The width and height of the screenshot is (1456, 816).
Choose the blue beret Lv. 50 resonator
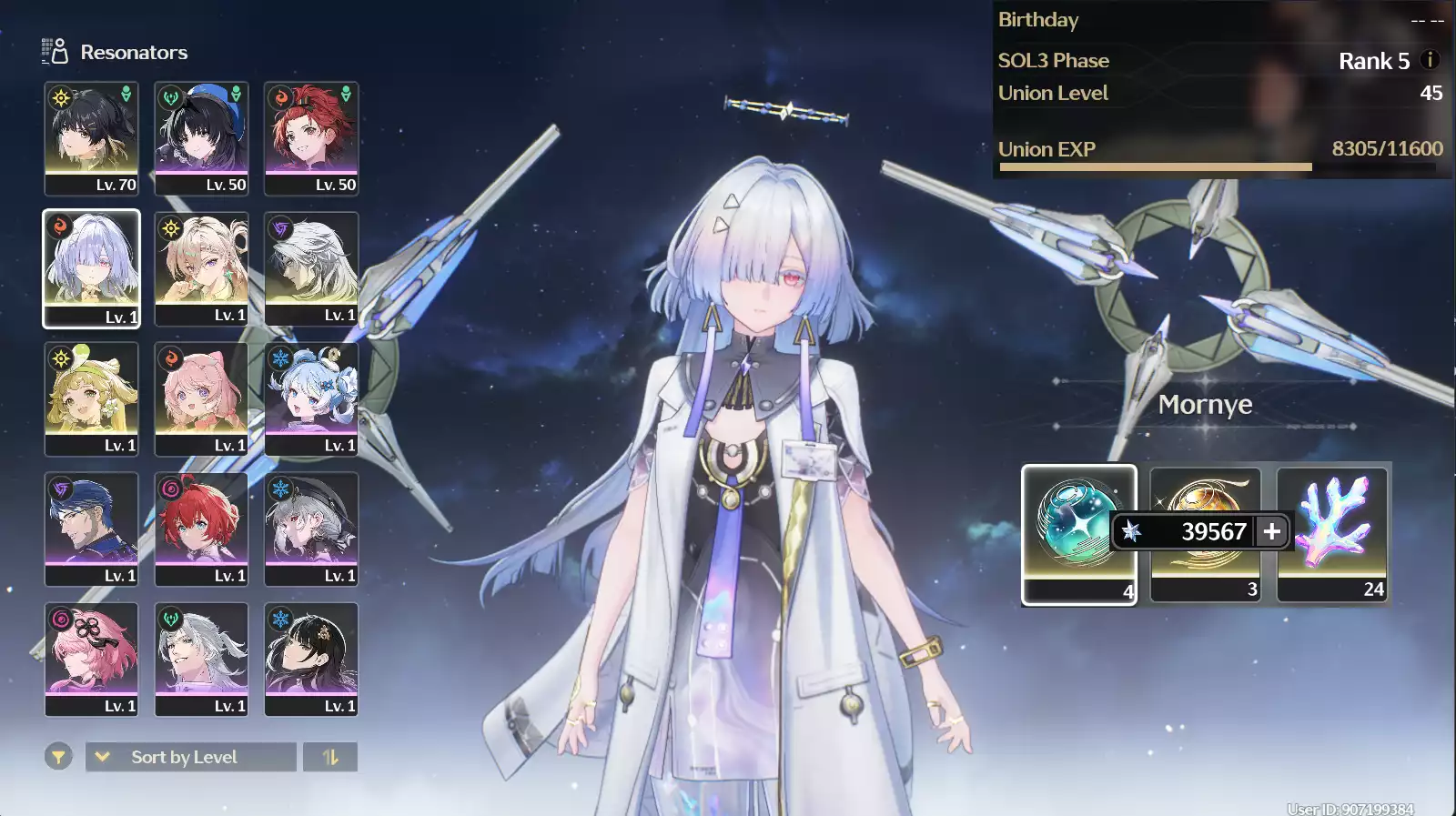pos(201,138)
